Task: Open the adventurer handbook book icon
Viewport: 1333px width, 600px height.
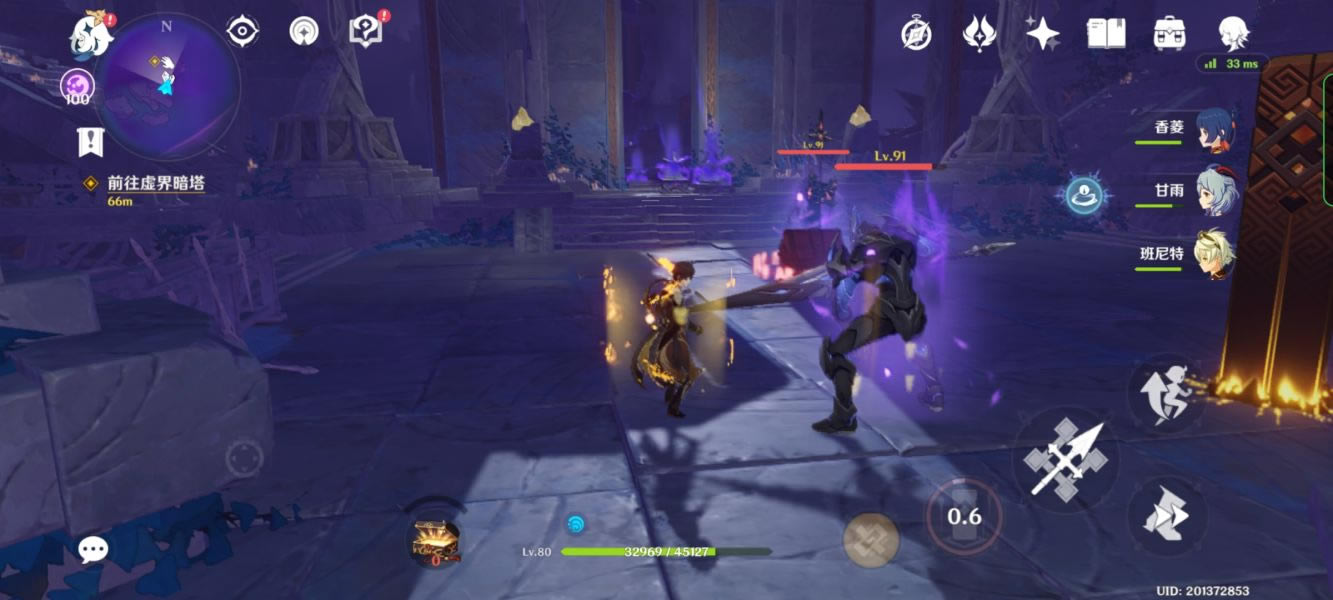Action: pyautogui.click(x=1107, y=33)
